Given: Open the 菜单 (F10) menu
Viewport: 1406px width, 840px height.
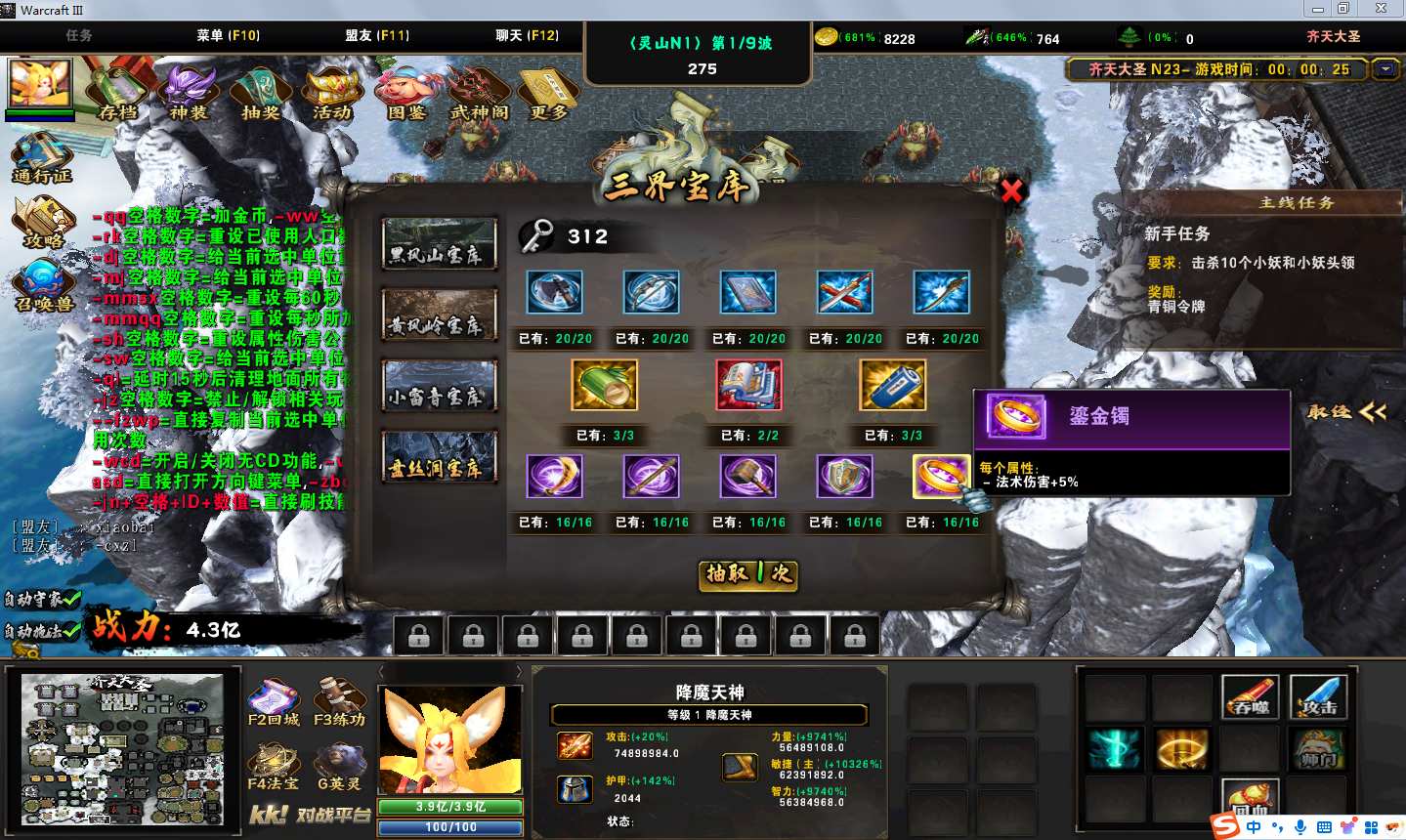Looking at the screenshot, I should [x=228, y=35].
